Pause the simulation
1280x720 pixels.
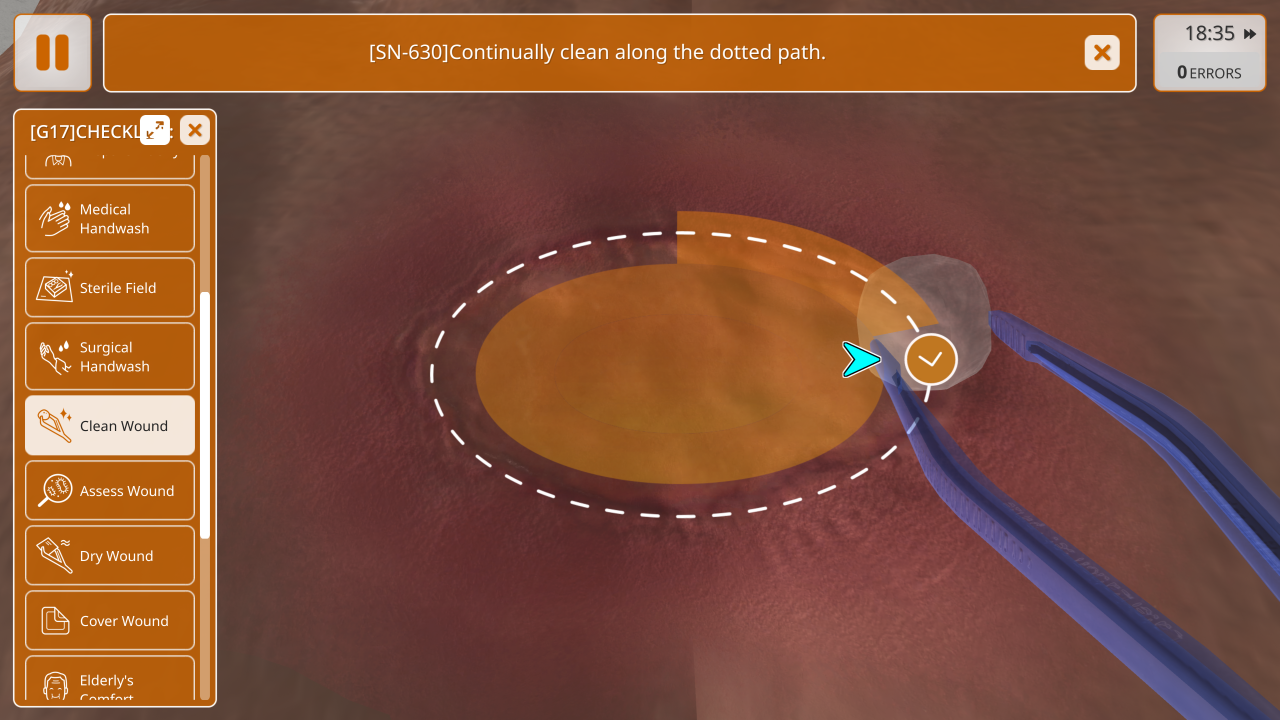coord(53,53)
